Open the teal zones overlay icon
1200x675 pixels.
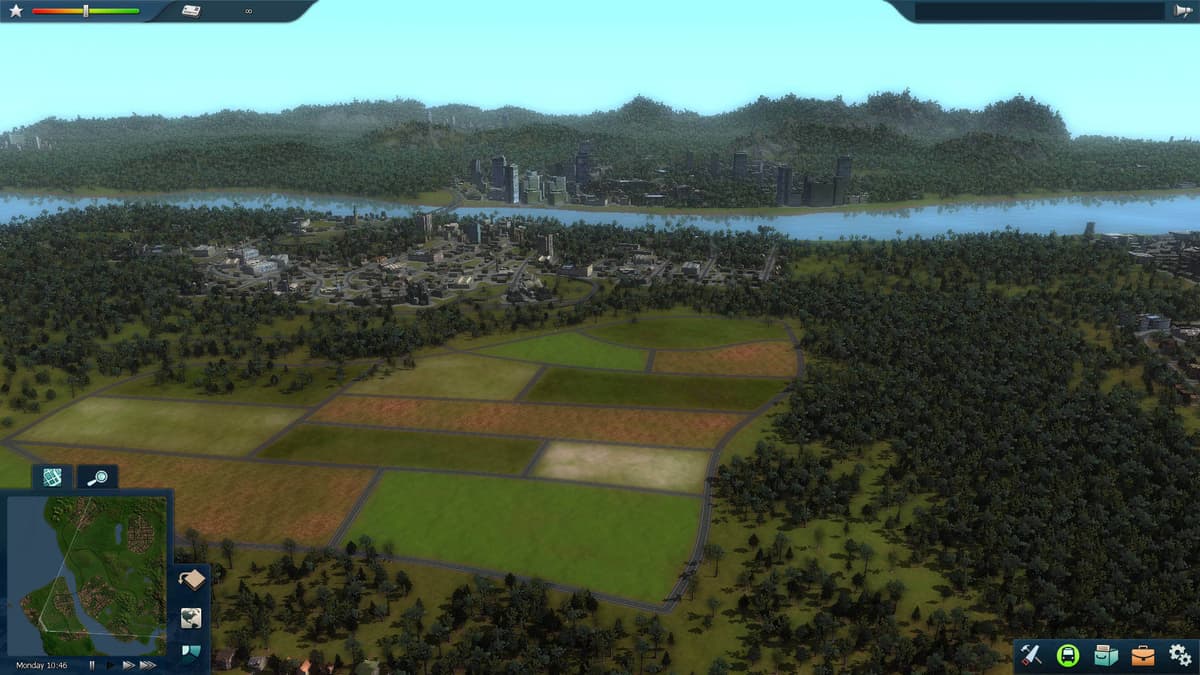[191, 653]
